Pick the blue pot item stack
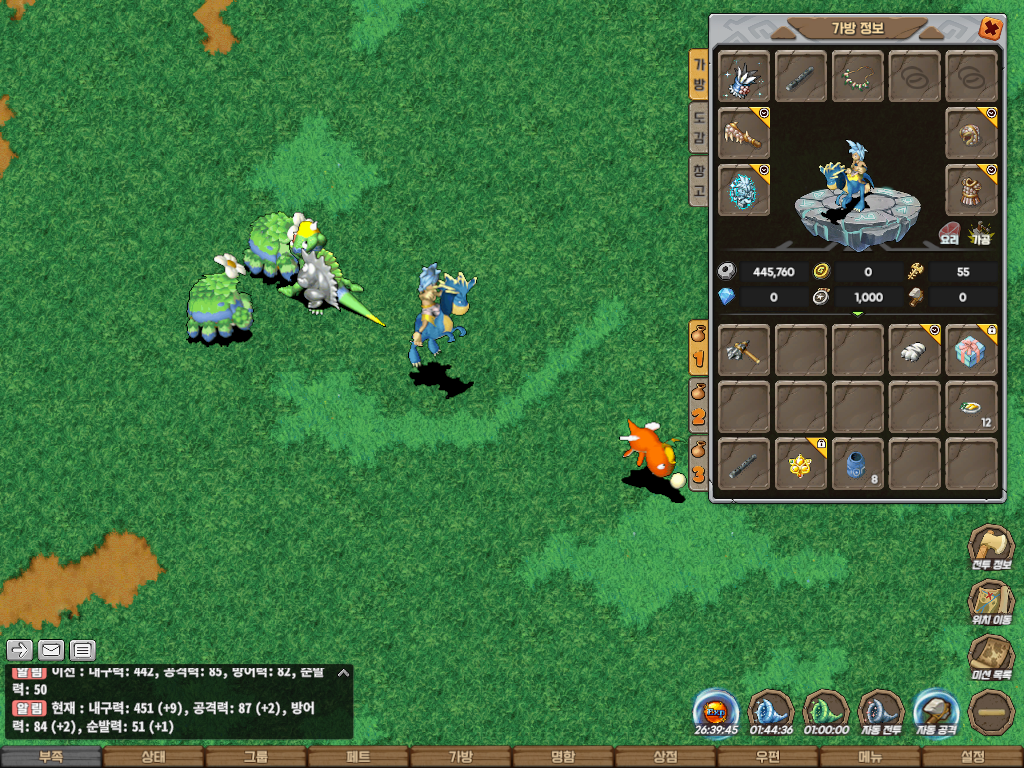Image resolution: width=1024 pixels, height=768 pixels. [x=858, y=464]
